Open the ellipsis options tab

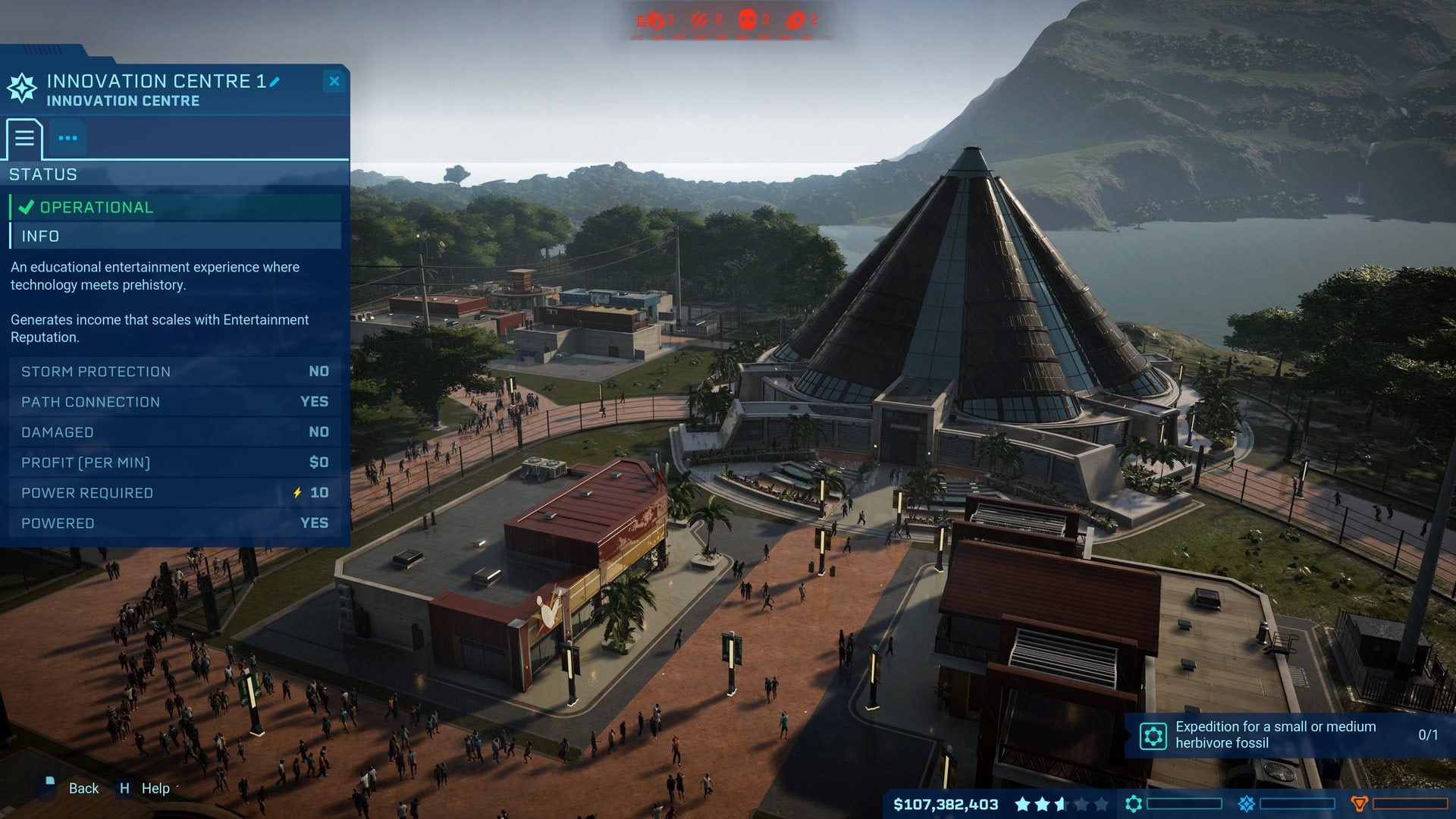click(67, 138)
